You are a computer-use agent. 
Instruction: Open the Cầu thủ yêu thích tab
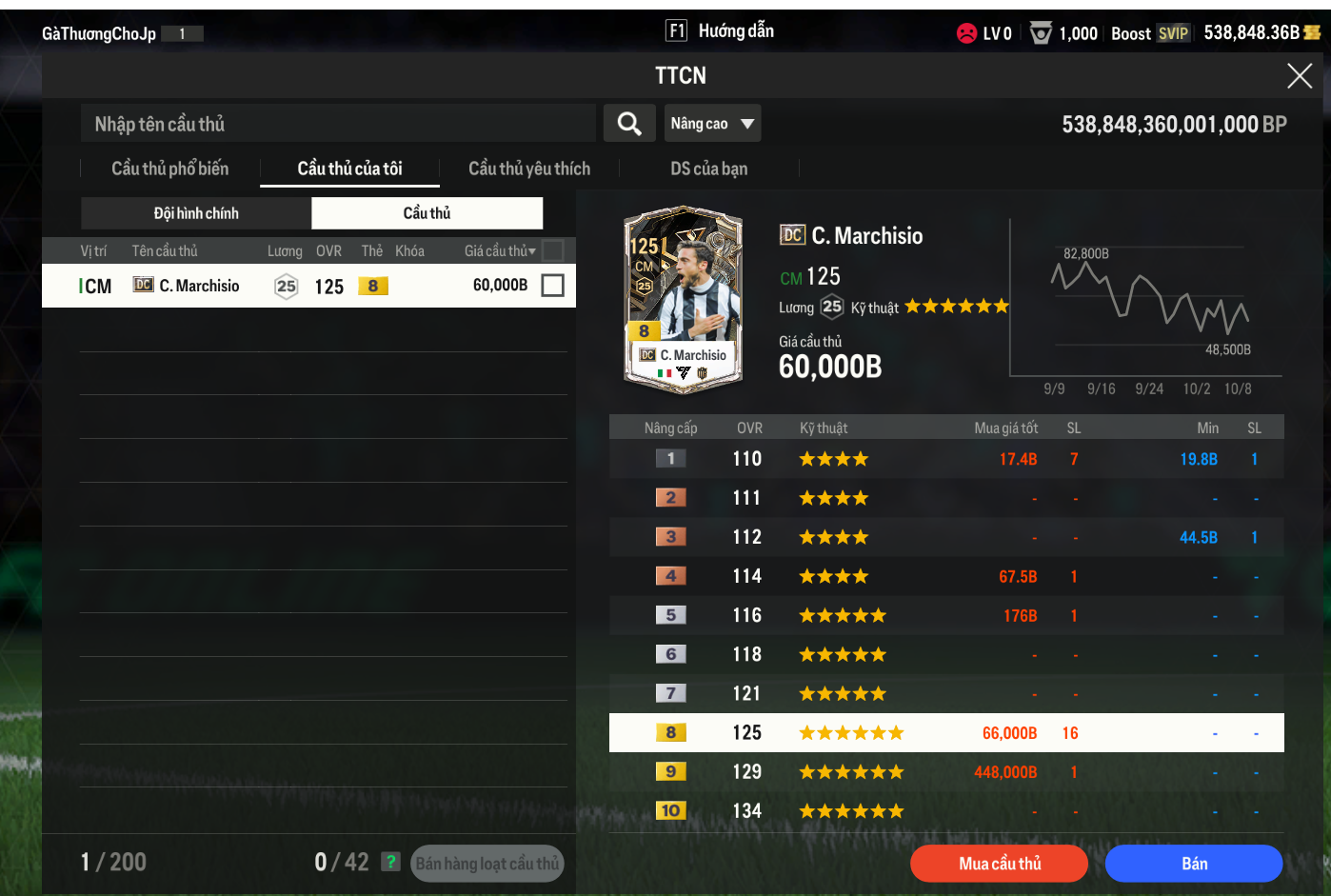[x=529, y=169]
